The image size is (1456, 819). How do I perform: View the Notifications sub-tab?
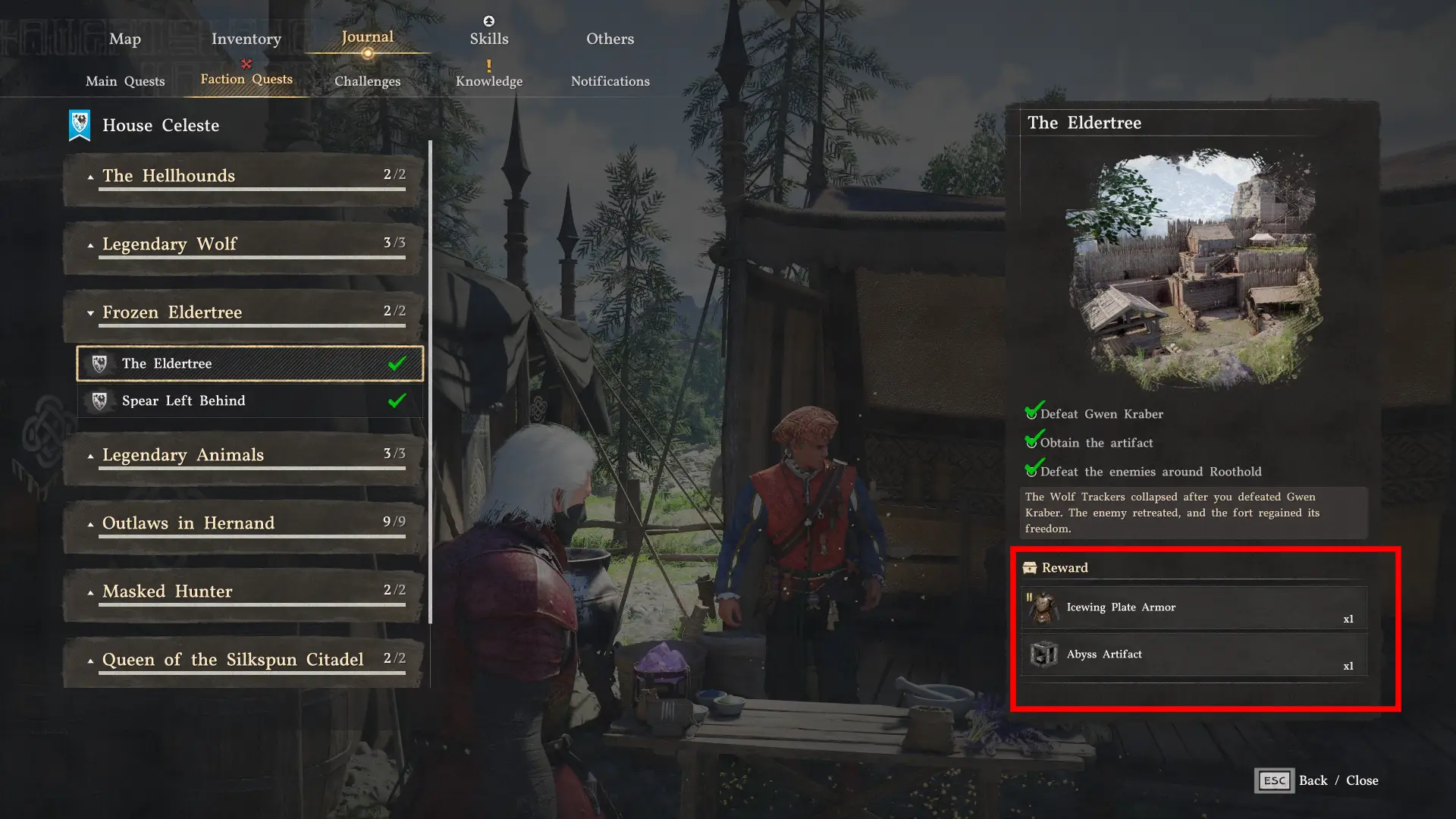point(610,81)
